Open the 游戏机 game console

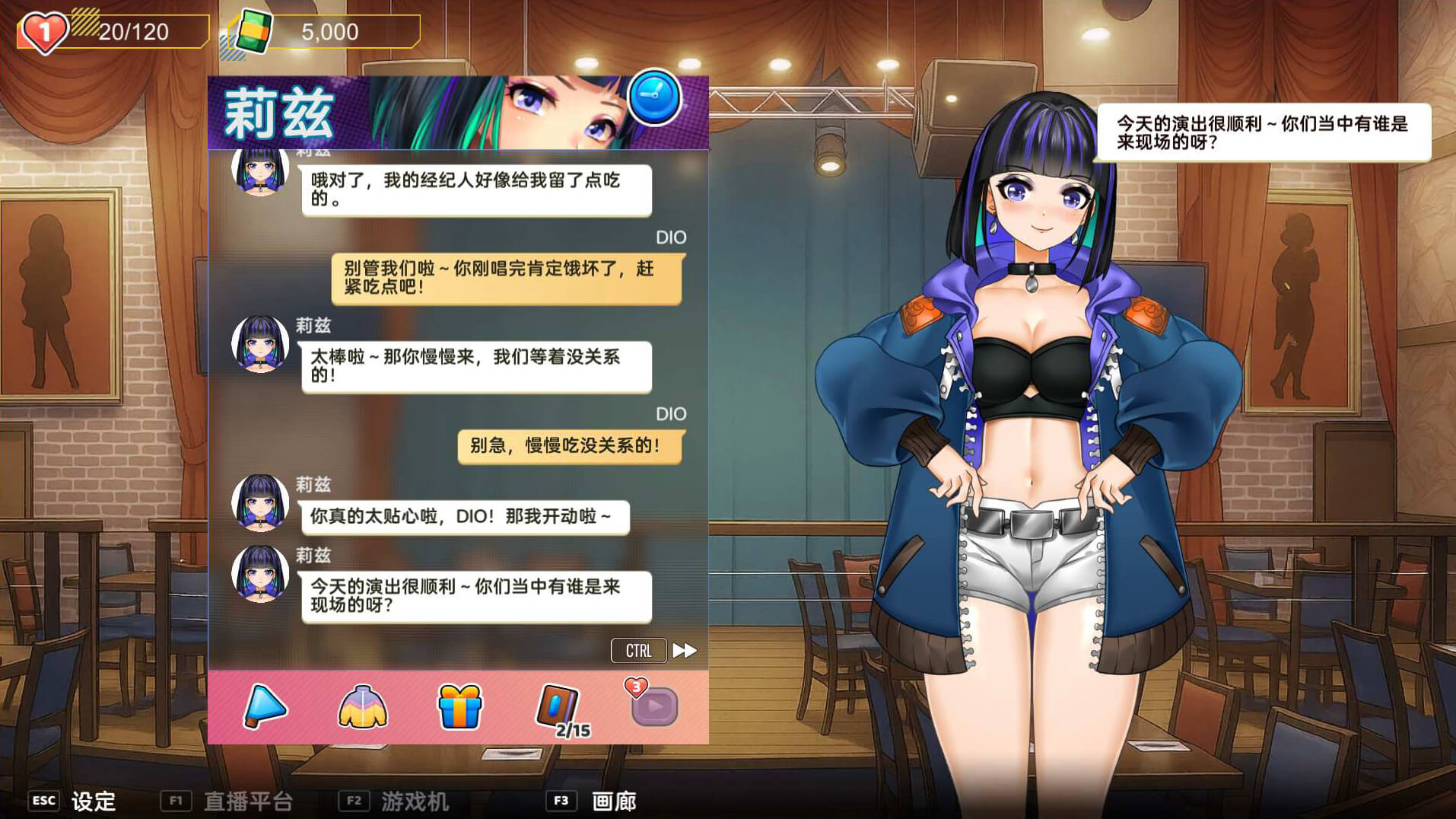click(x=415, y=801)
